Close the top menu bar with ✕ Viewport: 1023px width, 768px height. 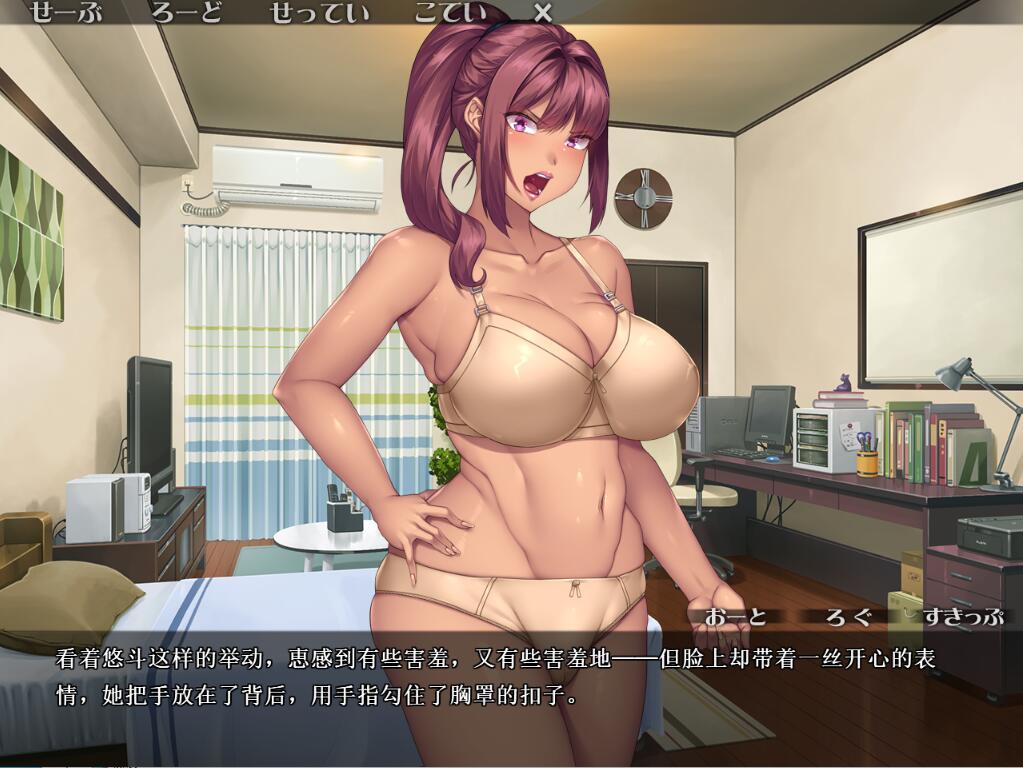click(x=542, y=13)
